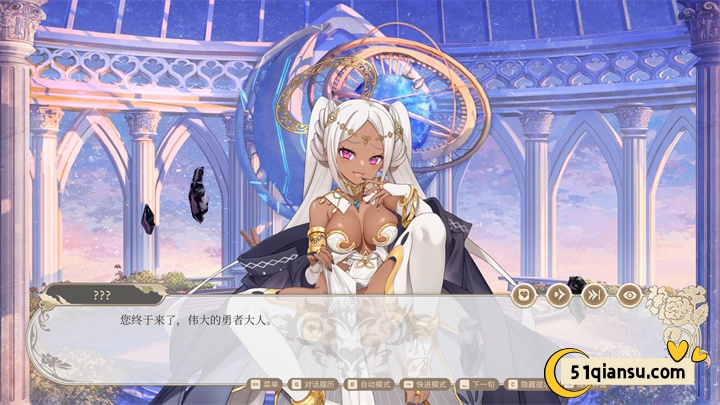
Task: Open the dialogue log heart-bubble icon
Action: (526, 295)
